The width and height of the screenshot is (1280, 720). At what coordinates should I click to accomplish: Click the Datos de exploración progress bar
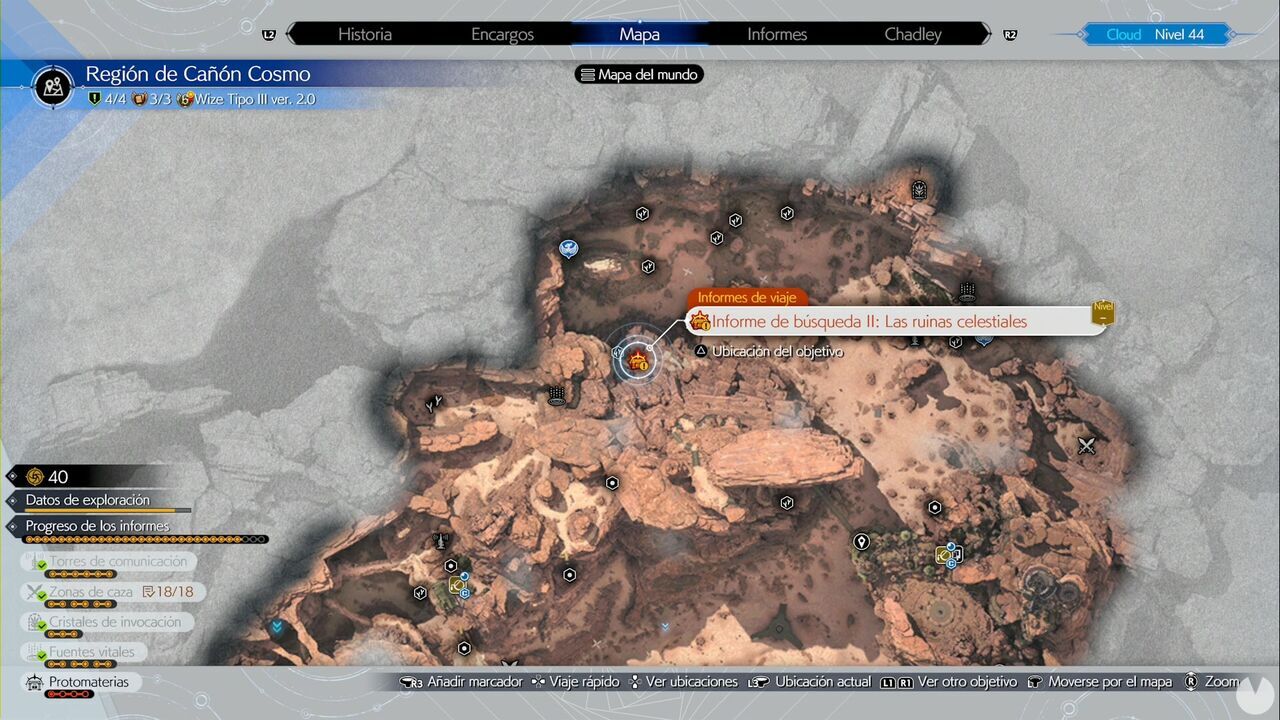pyautogui.click(x=110, y=510)
